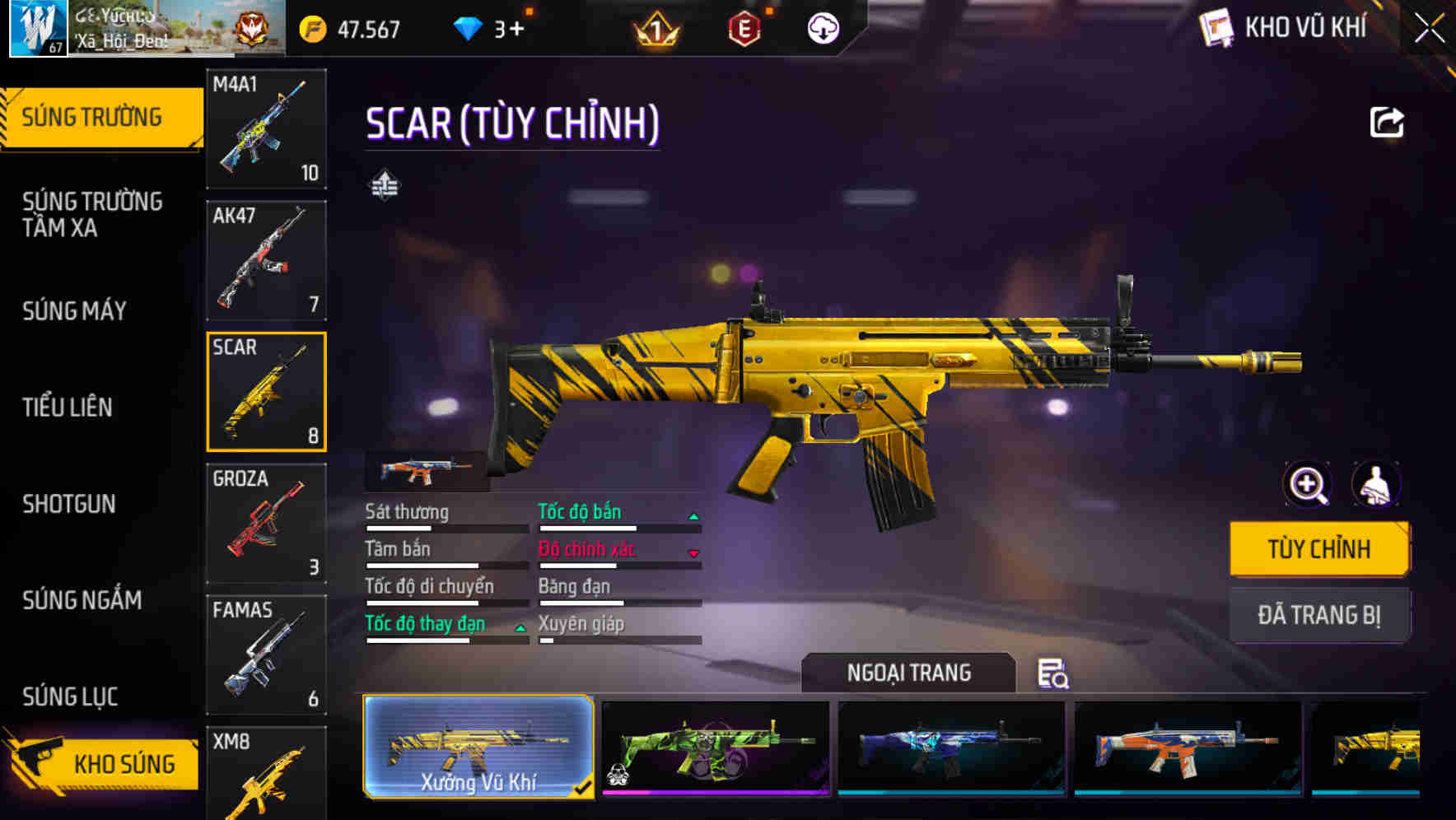
Task: Click the share icon near the title
Action: pyautogui.click(x=1386, y=121)
